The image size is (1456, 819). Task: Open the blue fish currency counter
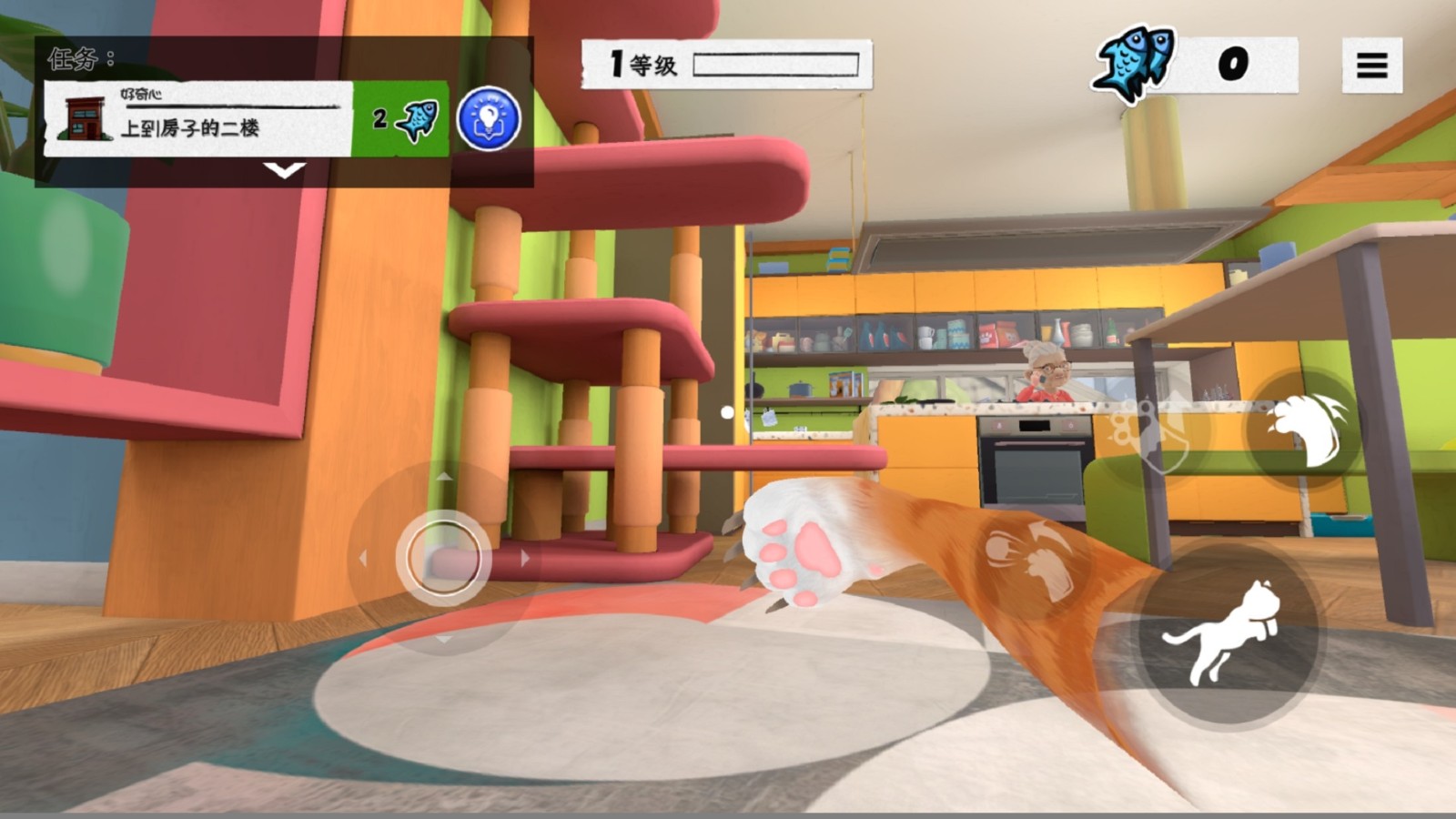1194,64
